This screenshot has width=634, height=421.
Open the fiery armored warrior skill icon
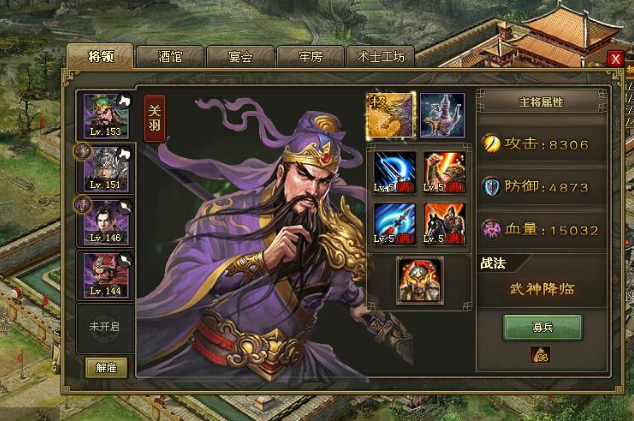tap(443, 171)
